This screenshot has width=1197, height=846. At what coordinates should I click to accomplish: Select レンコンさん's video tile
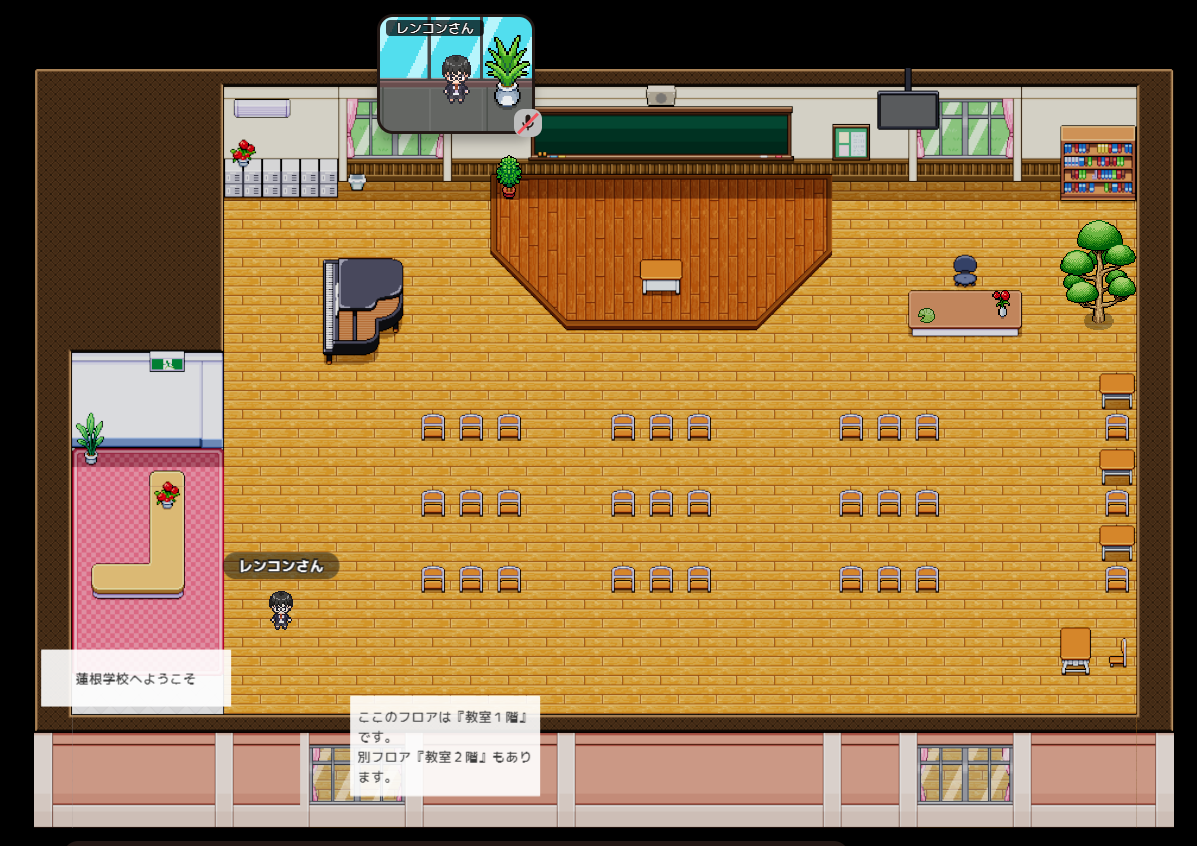coord(455,75)
